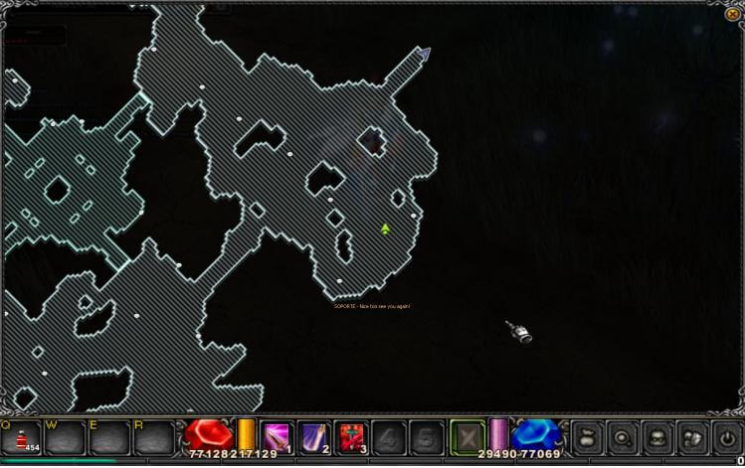Activate the pink slash skill in slot 1
Viewport: 745px width, 468px height.
click(277, 437)
